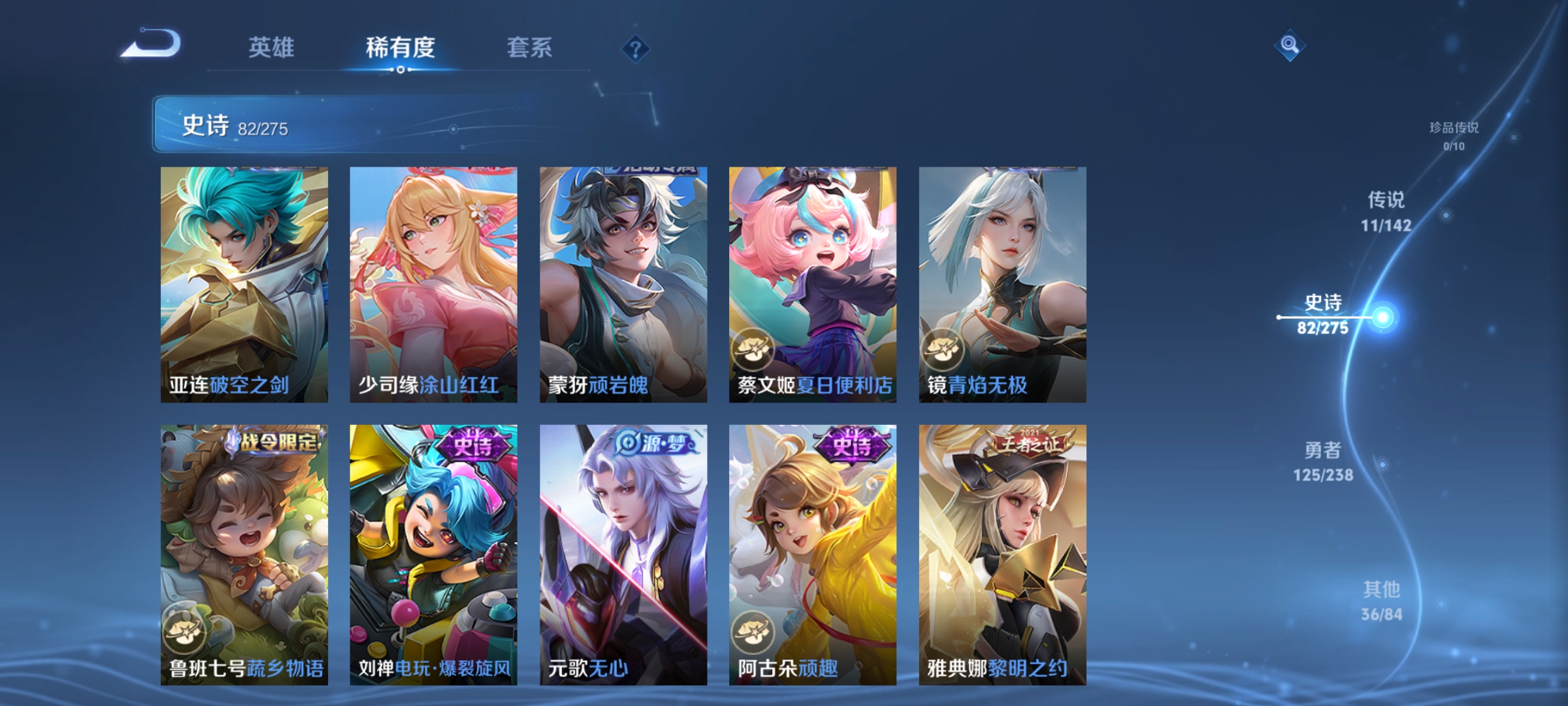Switch to the 套系 tab
The height and width of the screenshot is (706, 1568).
click(x=531, y=48)
